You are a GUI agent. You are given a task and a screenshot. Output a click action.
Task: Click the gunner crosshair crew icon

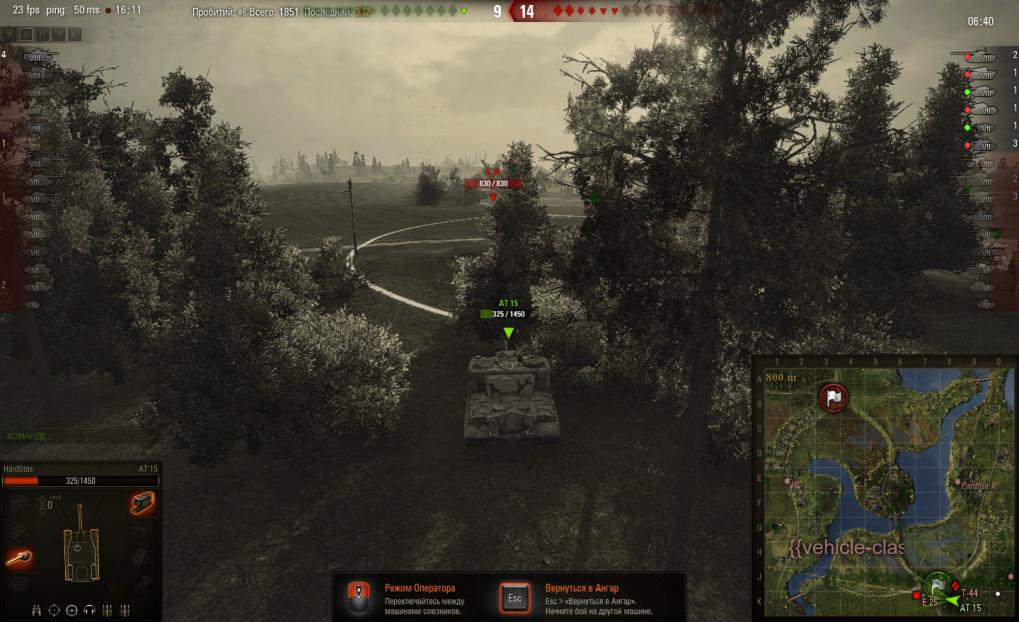[55, 609]
